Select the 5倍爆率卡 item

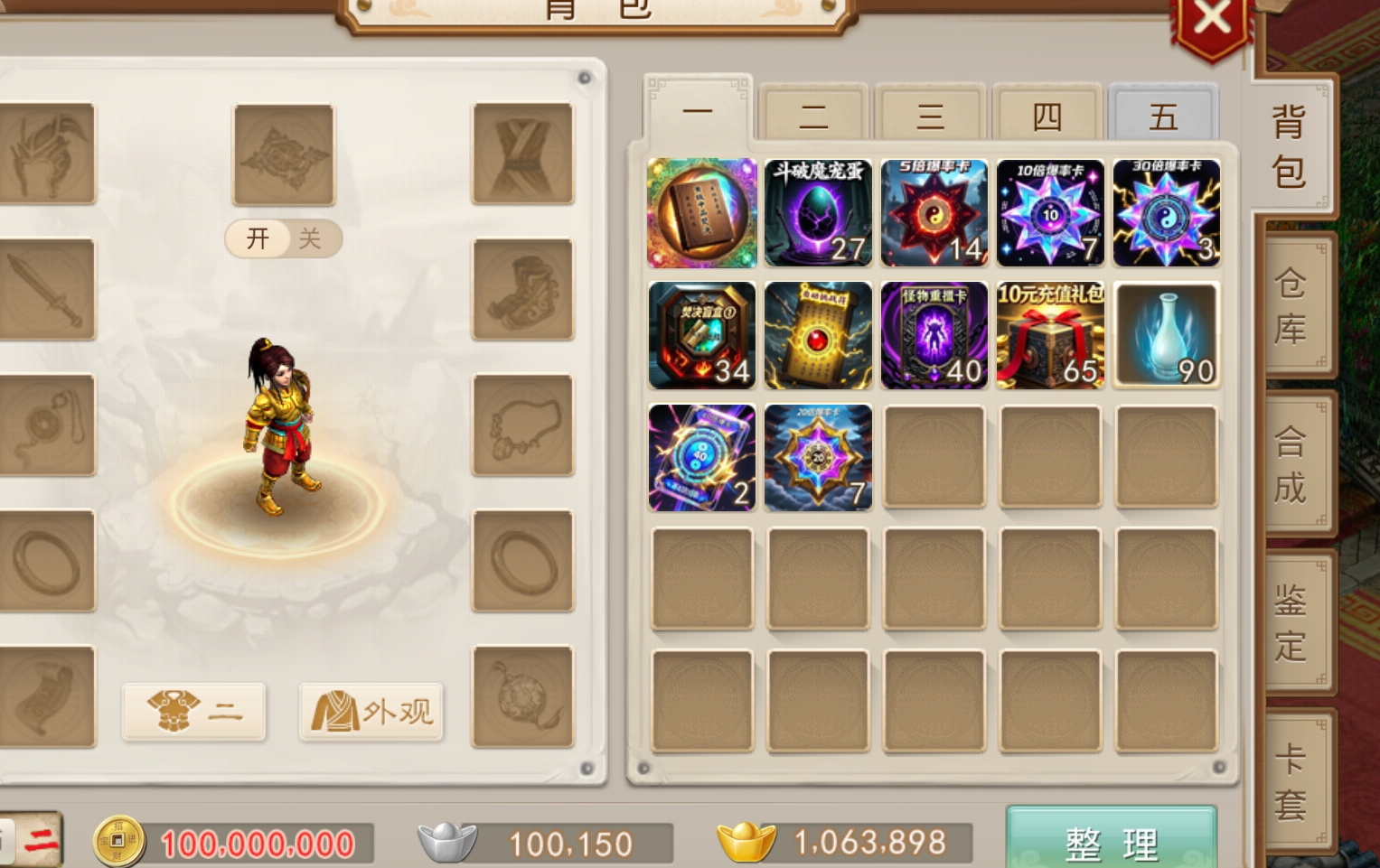click(934, 213)
